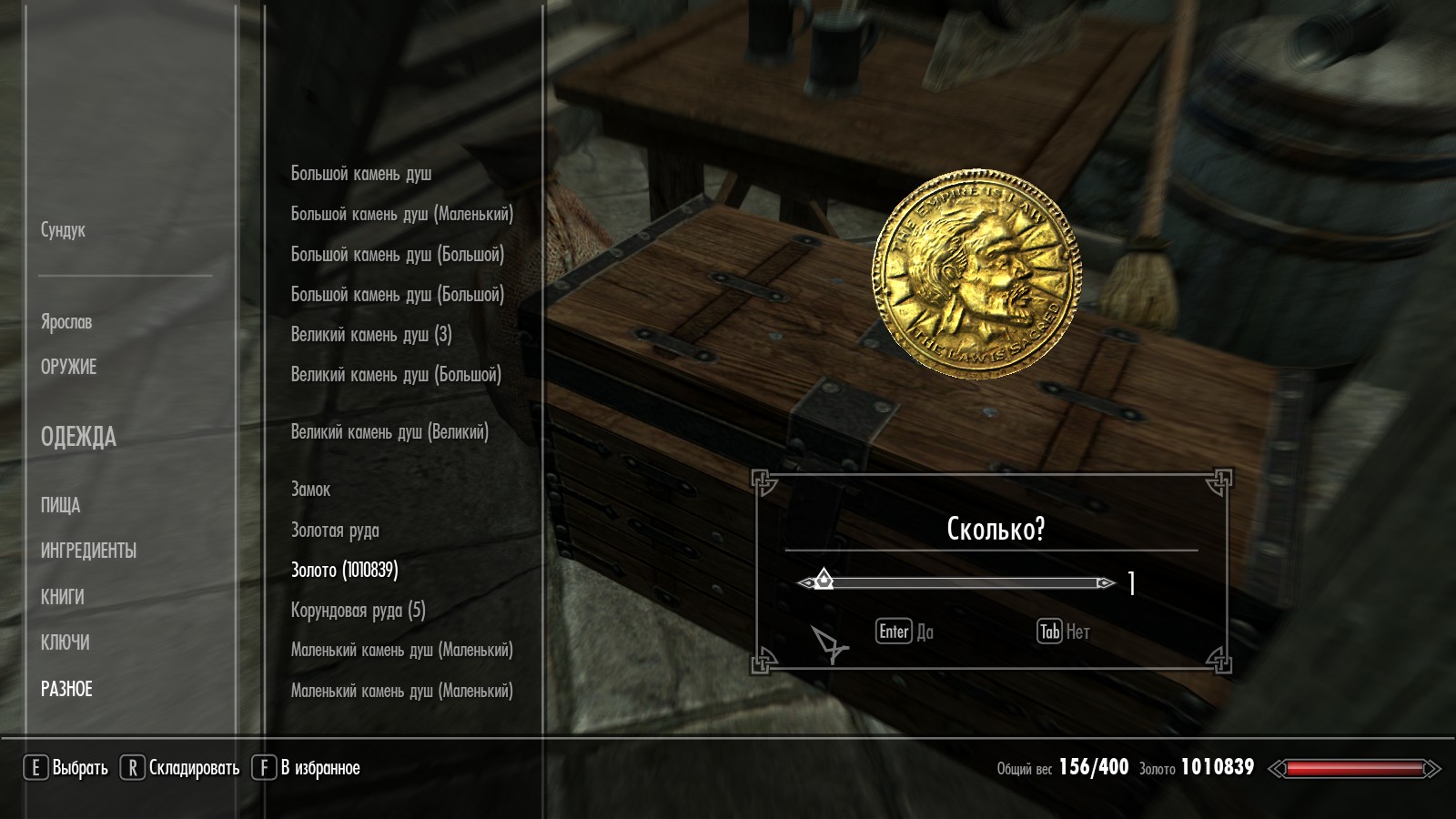Choose Большой камень душ (Маленький)
1456x819 pixels.
401,214
